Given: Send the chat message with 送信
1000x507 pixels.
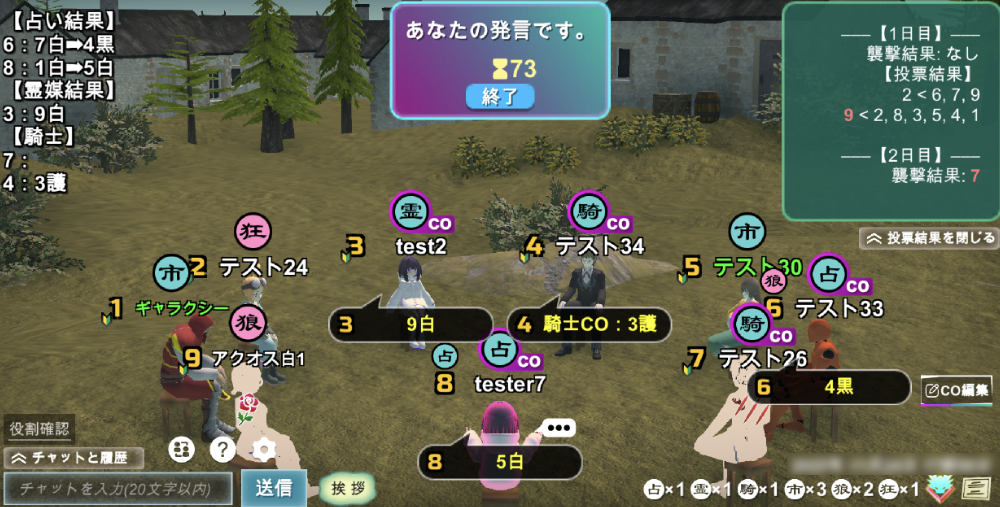Looking at the screenshot, I should pos(274,489).
